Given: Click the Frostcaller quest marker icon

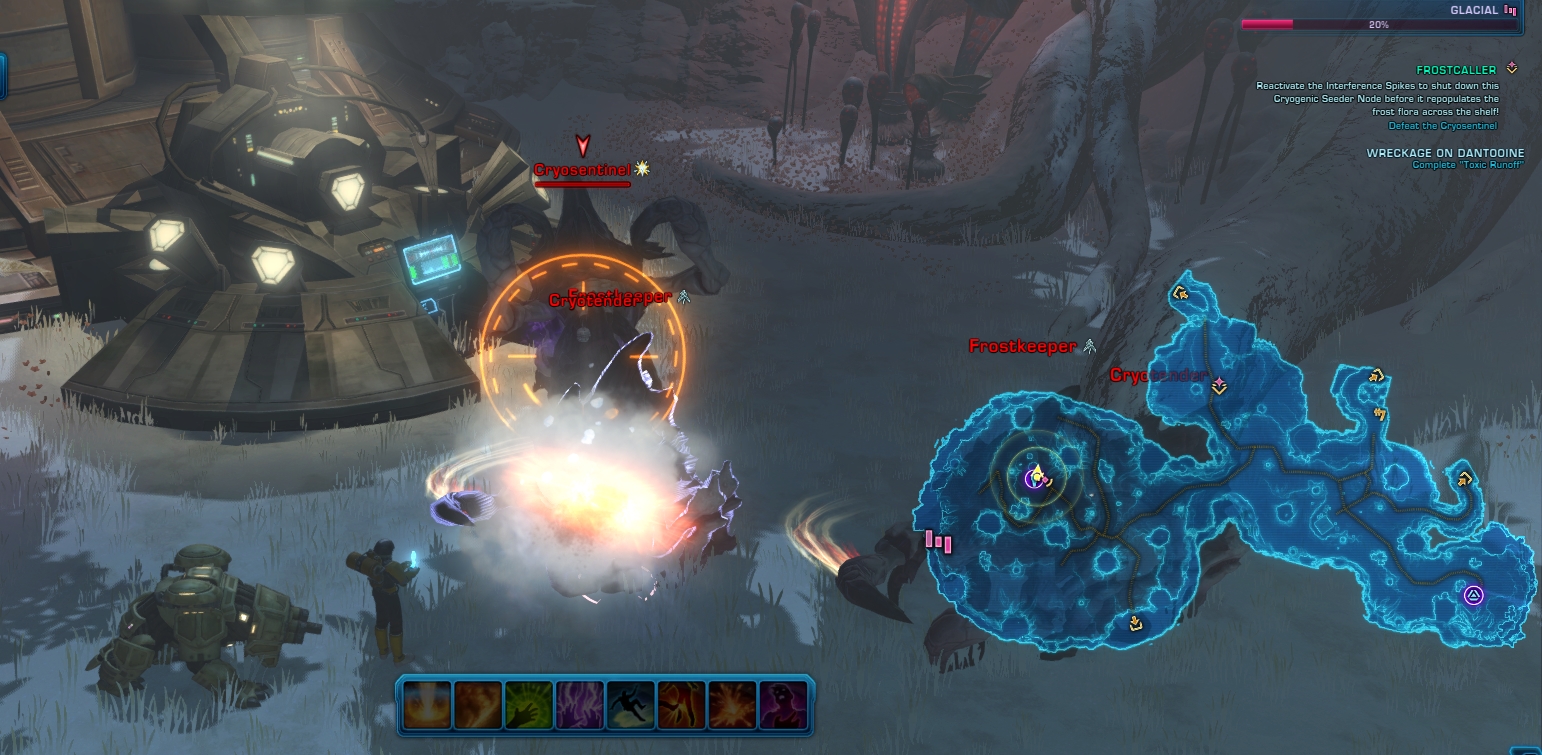Looking at the screenshot, I should click(1512, 69).
